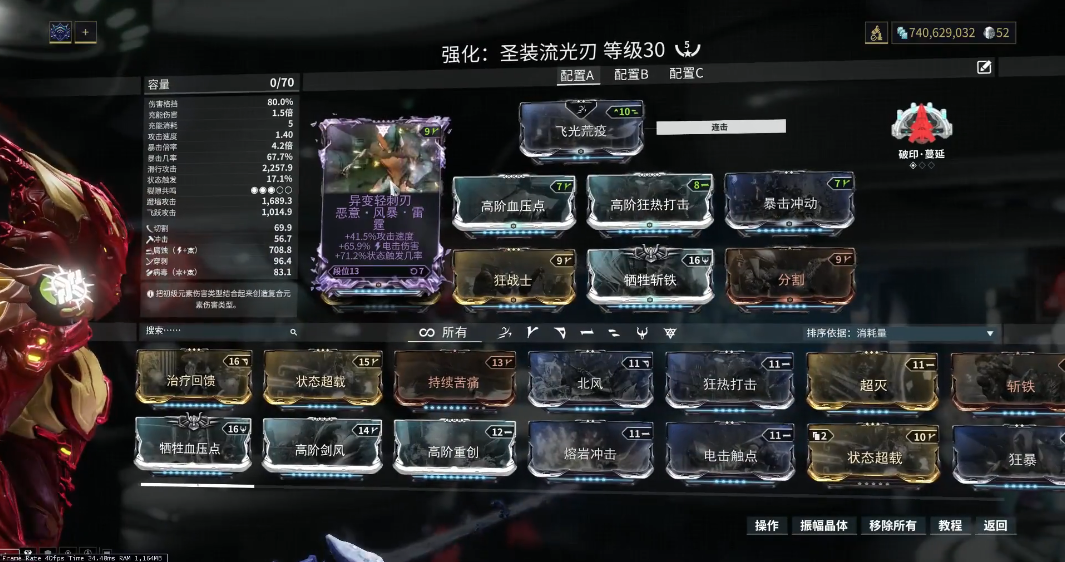Click the equipped 暴击冲动 mod card

click(790, 203)
